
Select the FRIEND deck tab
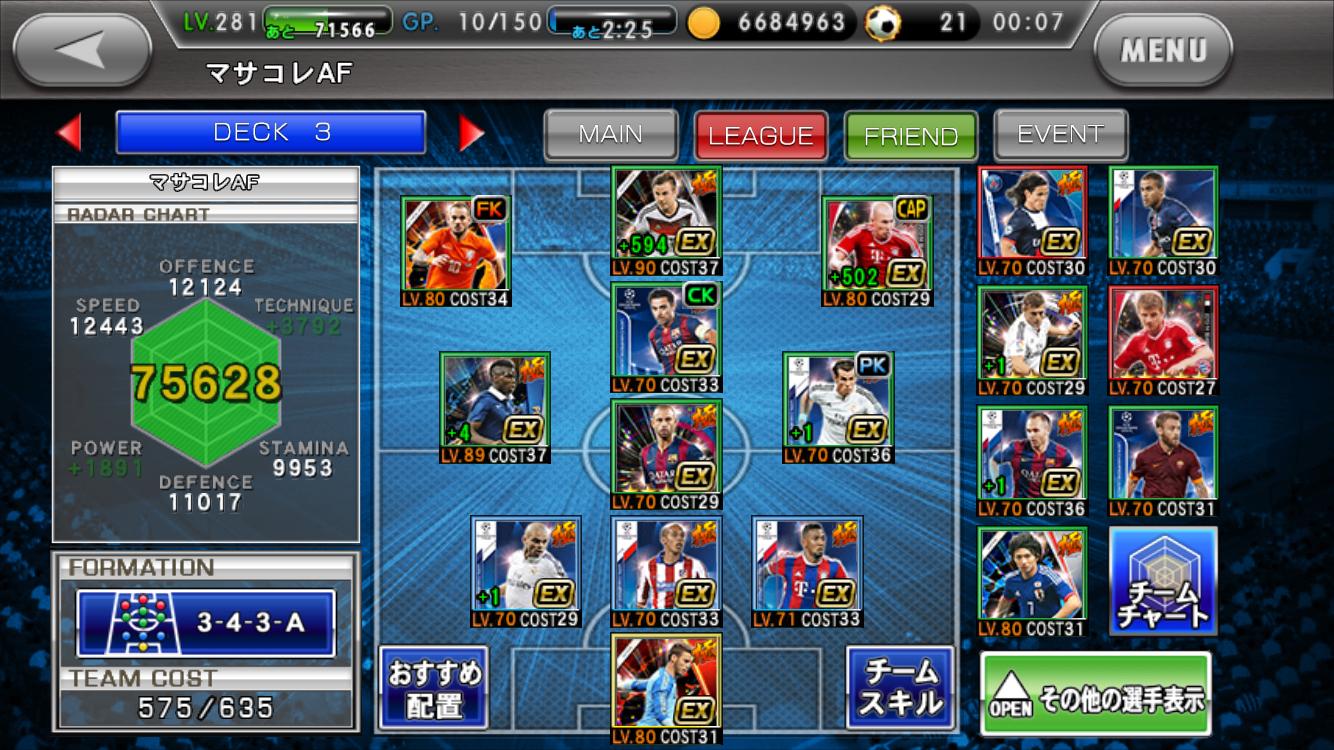tap(911, 136)
